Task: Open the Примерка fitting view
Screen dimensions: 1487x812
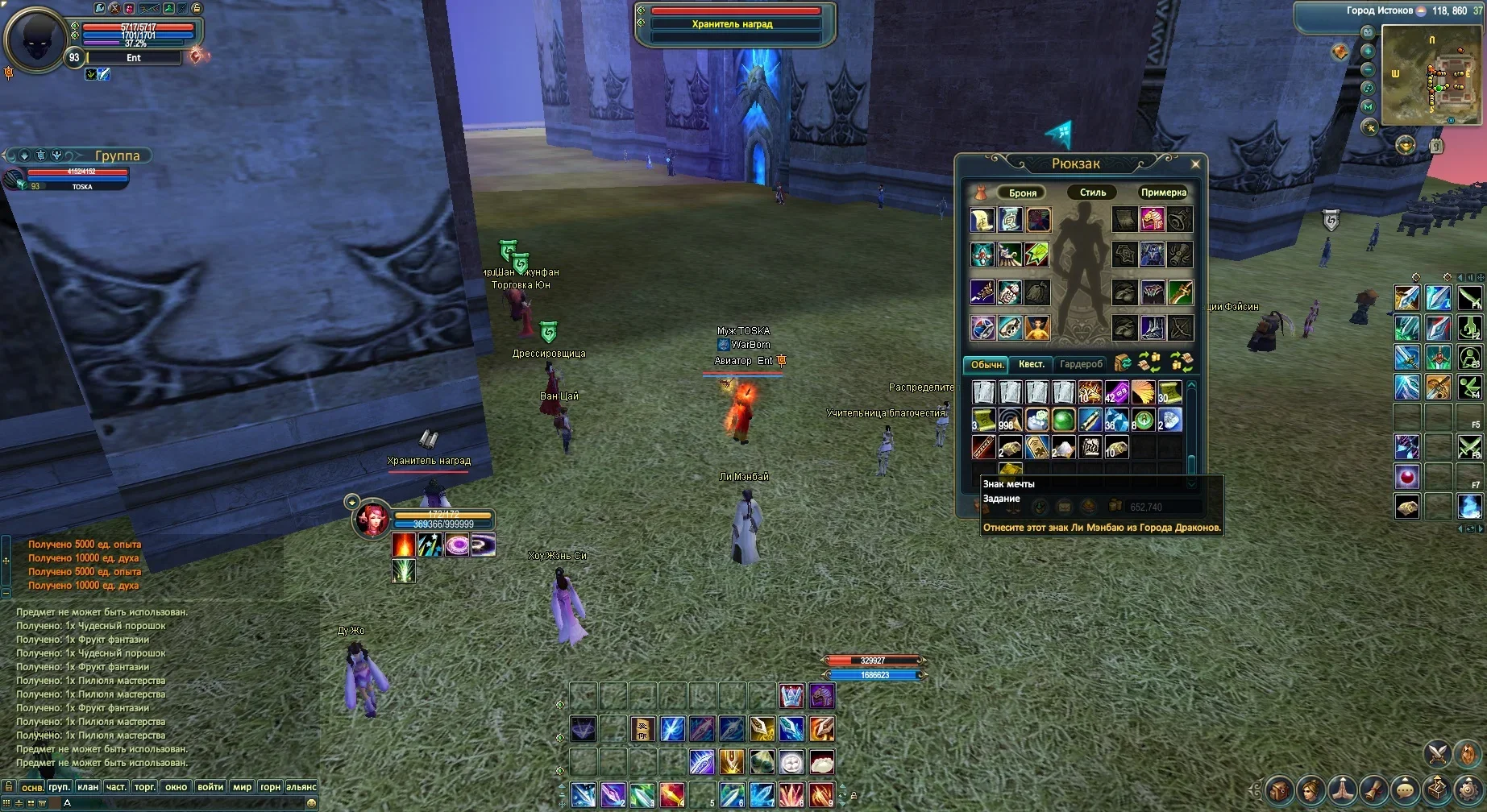Action: pyautogui.click(x=1163, y=193)
